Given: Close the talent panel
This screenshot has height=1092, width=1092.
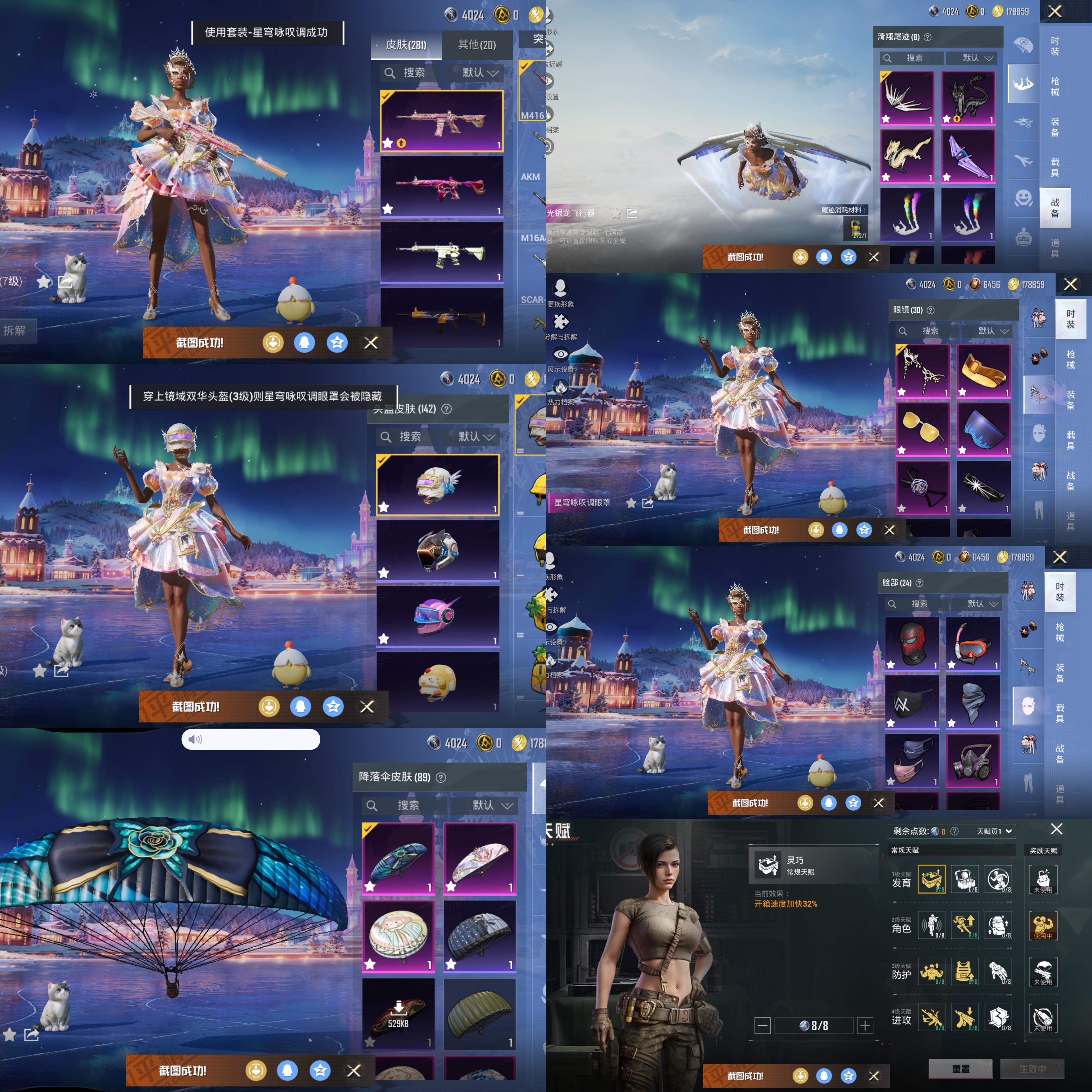Looking at the screenshot, I should [x=1056, y=829].
